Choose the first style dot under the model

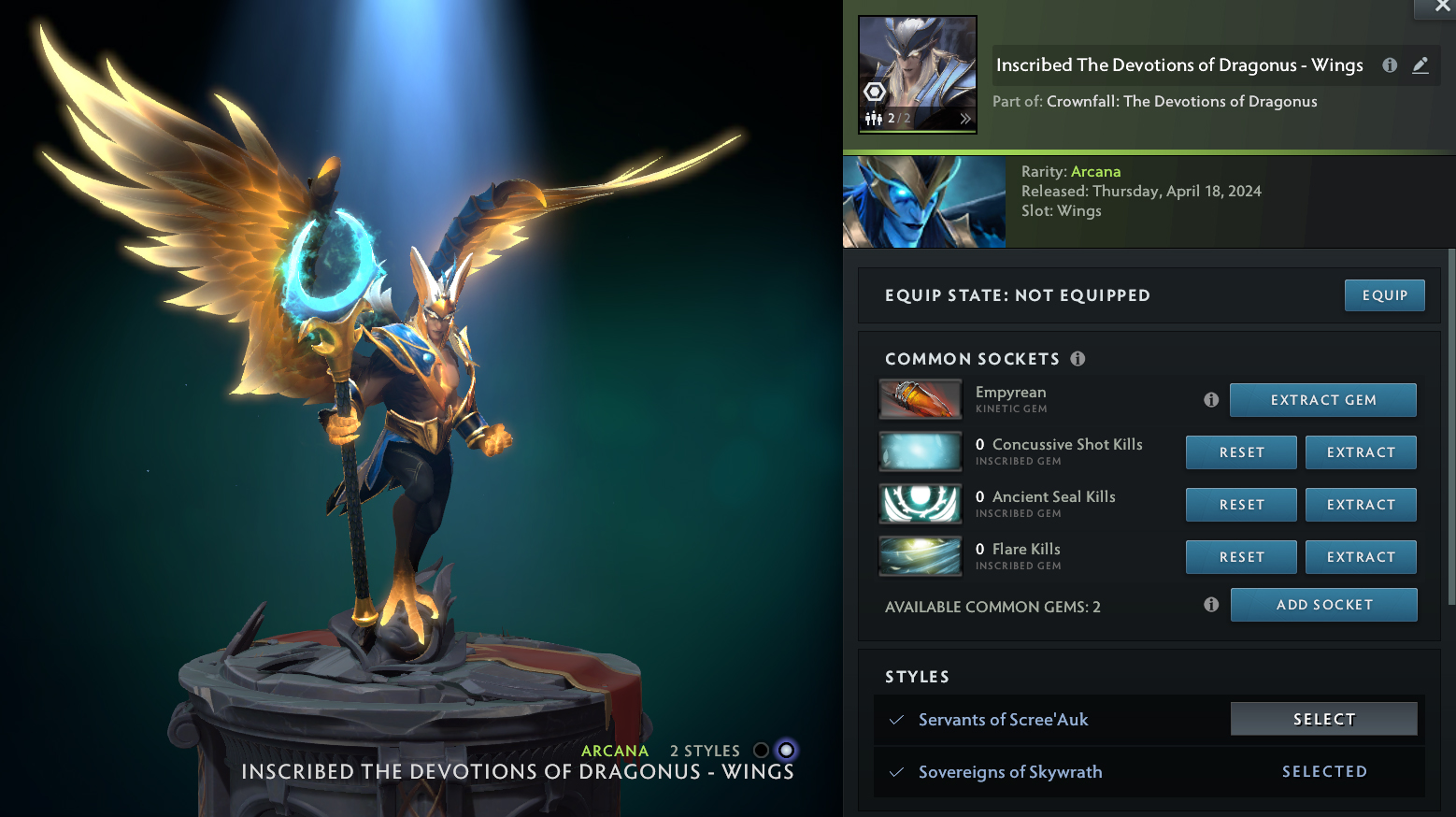[x=761, y=751]
